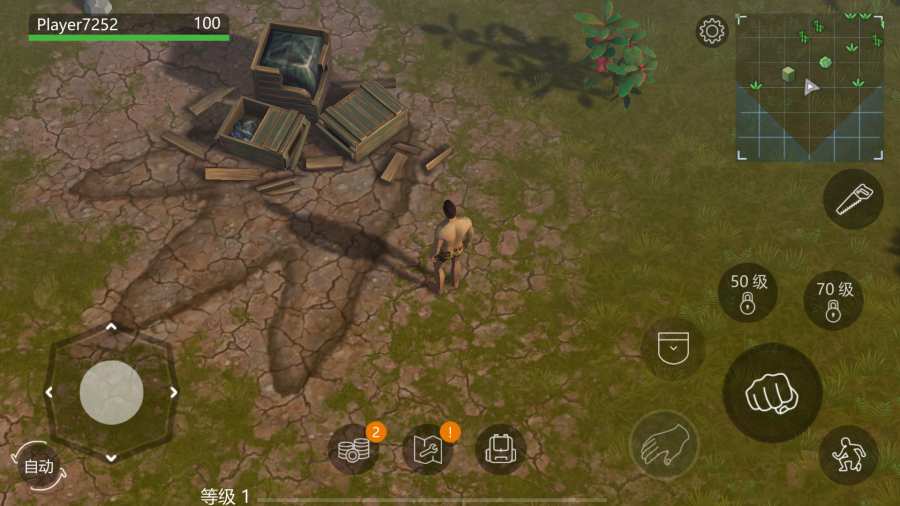Image resolution: width=900 pixels, height=506 pixels.
Task: Open the settings gear icon
Action: pos(712,31)
